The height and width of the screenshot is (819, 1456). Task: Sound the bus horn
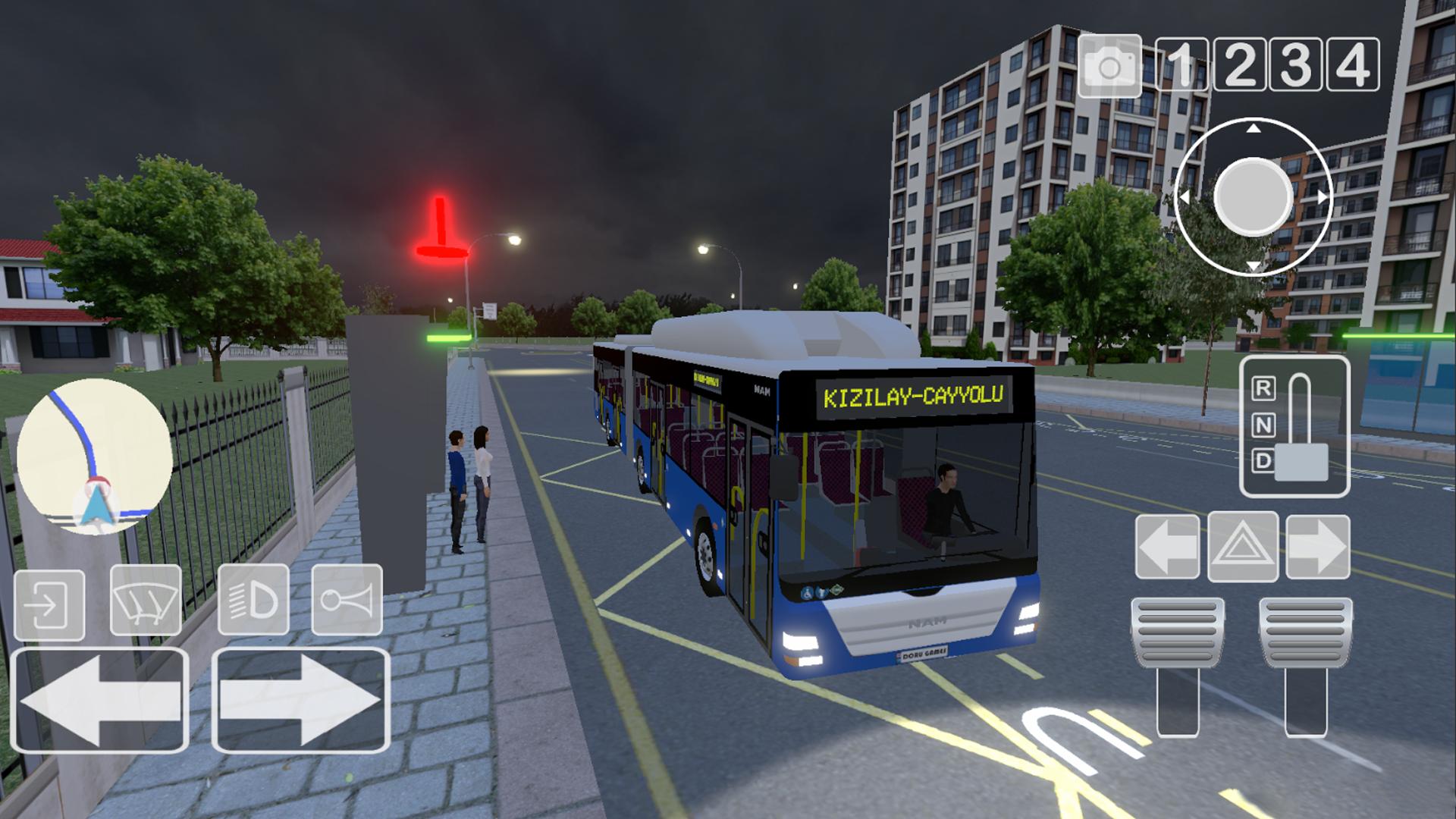(346, 600)
